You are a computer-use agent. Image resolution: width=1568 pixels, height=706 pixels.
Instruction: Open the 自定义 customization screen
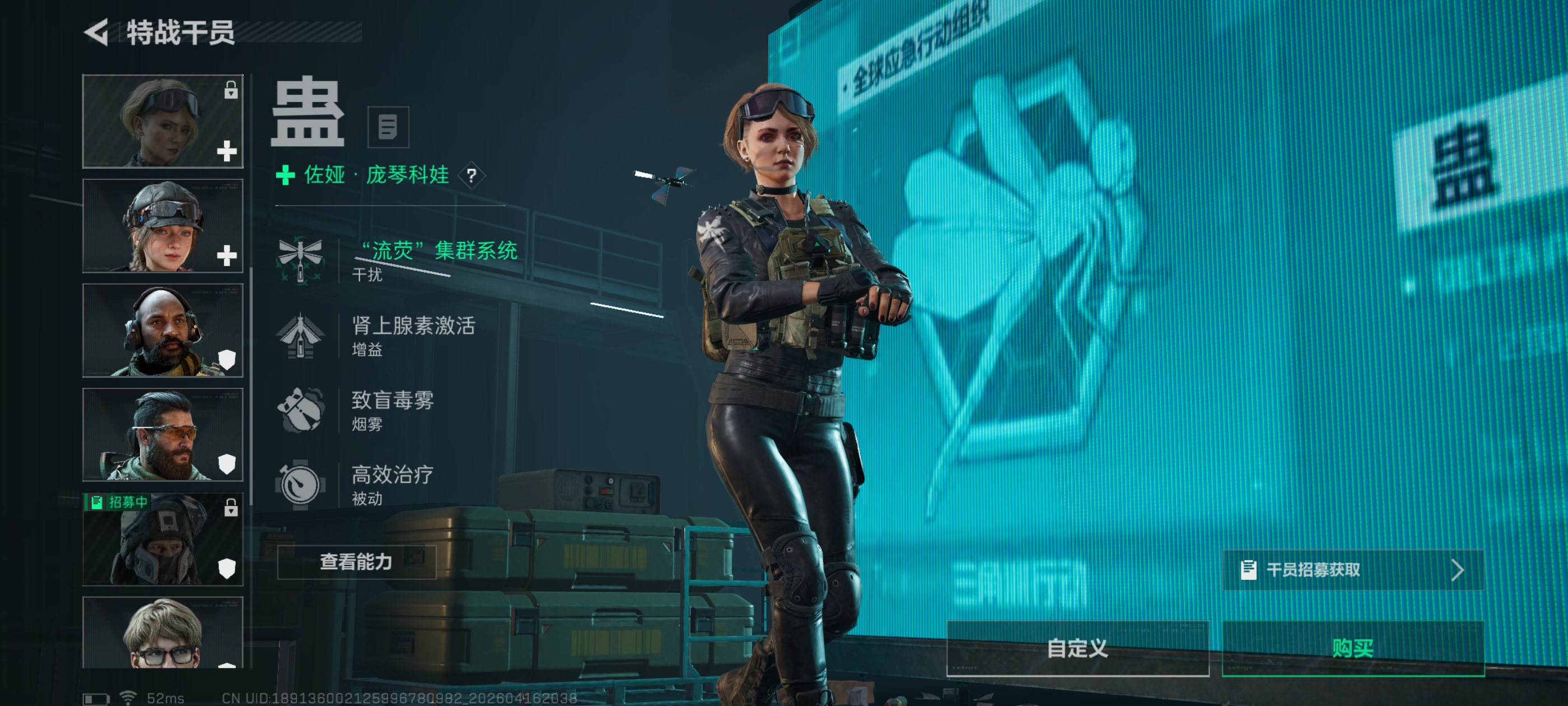(1077, 648)
